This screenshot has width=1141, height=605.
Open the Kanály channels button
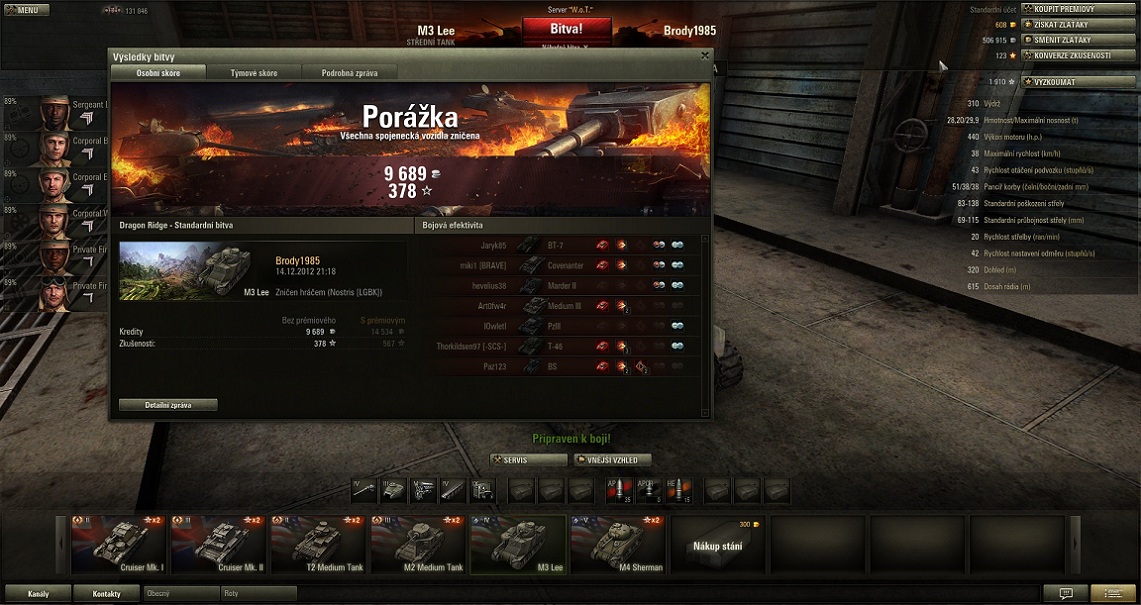tap(38, 593)
